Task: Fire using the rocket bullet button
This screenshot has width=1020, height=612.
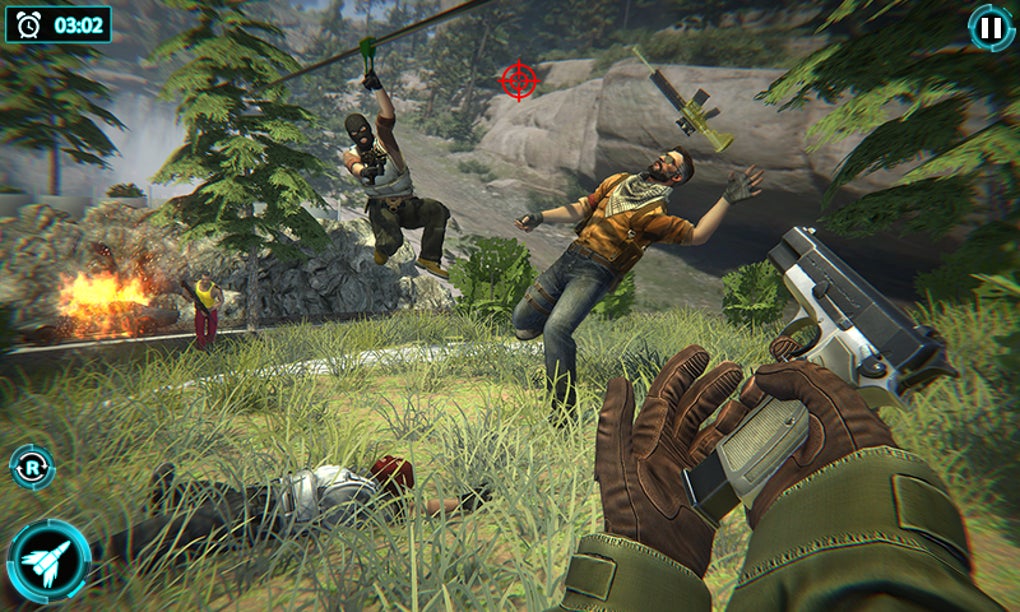Action: click(x=48, y=561)
